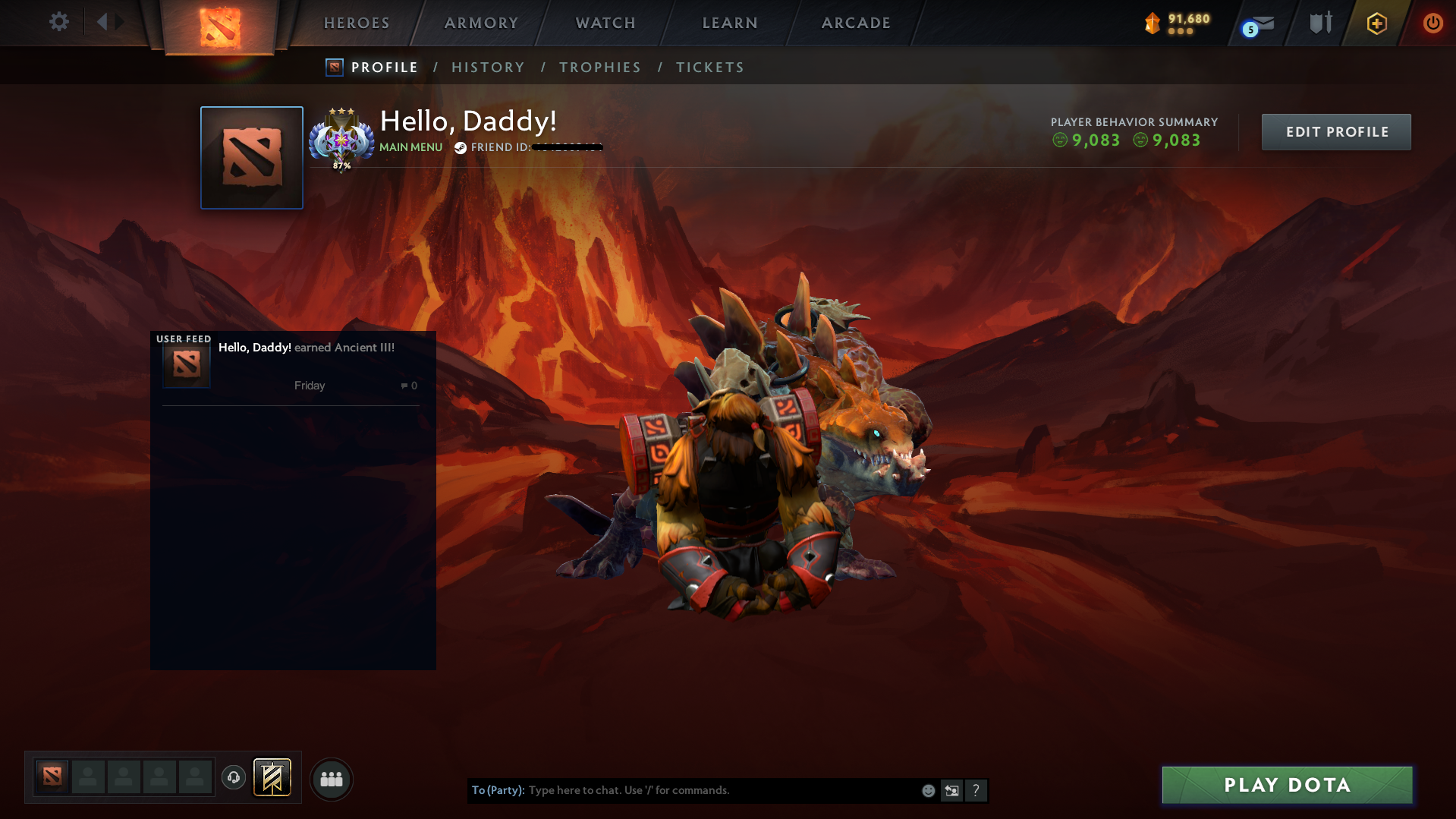Open the friends list icon
This screenshot has width=1456, height=819.
pos(332,779)
